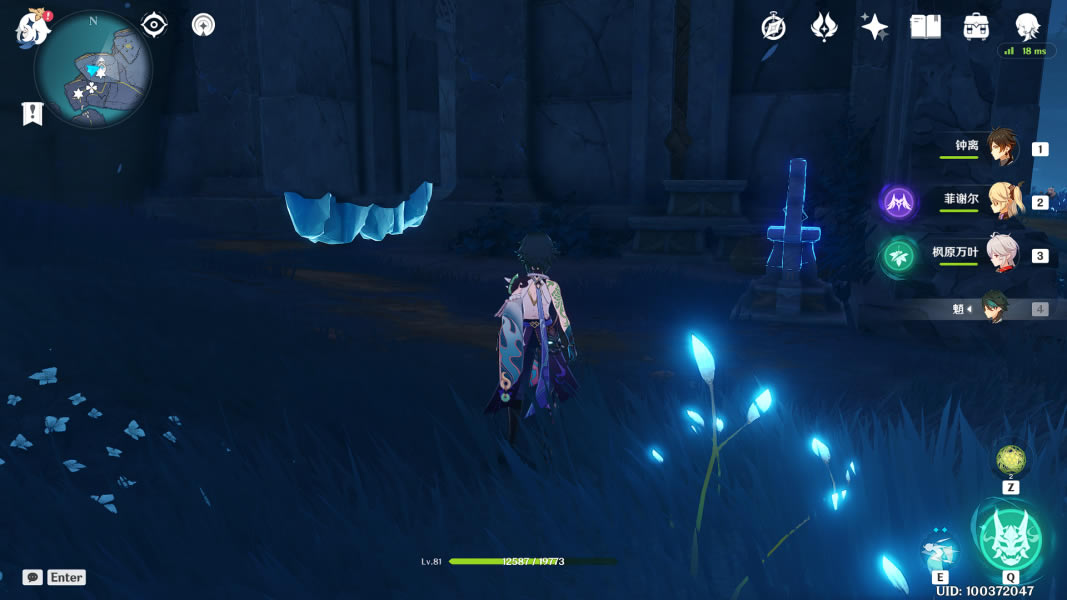Open the inventory backpack
1067x600 pixels.
[x=977, y=27]
